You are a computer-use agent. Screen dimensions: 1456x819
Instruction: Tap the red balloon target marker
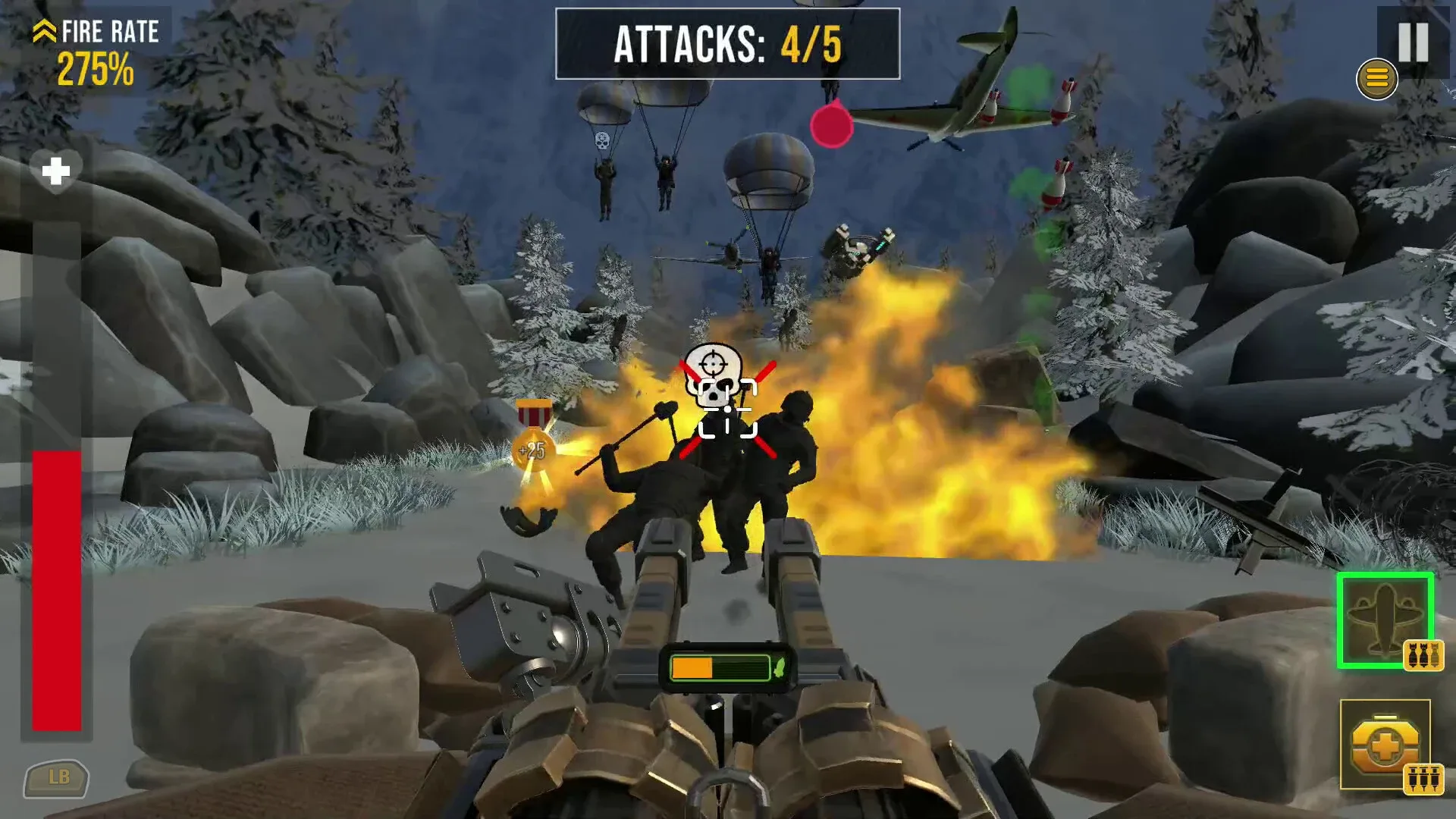832,127
